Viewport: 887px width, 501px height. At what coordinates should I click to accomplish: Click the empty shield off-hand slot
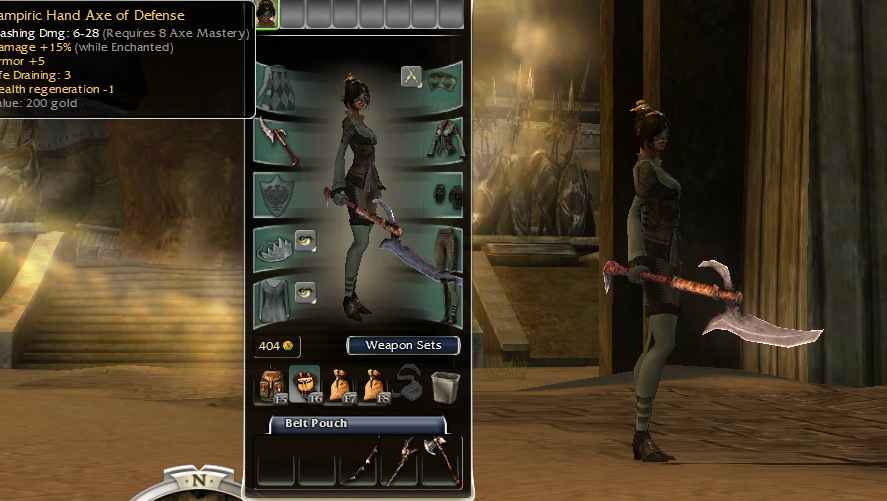[273, 193]
